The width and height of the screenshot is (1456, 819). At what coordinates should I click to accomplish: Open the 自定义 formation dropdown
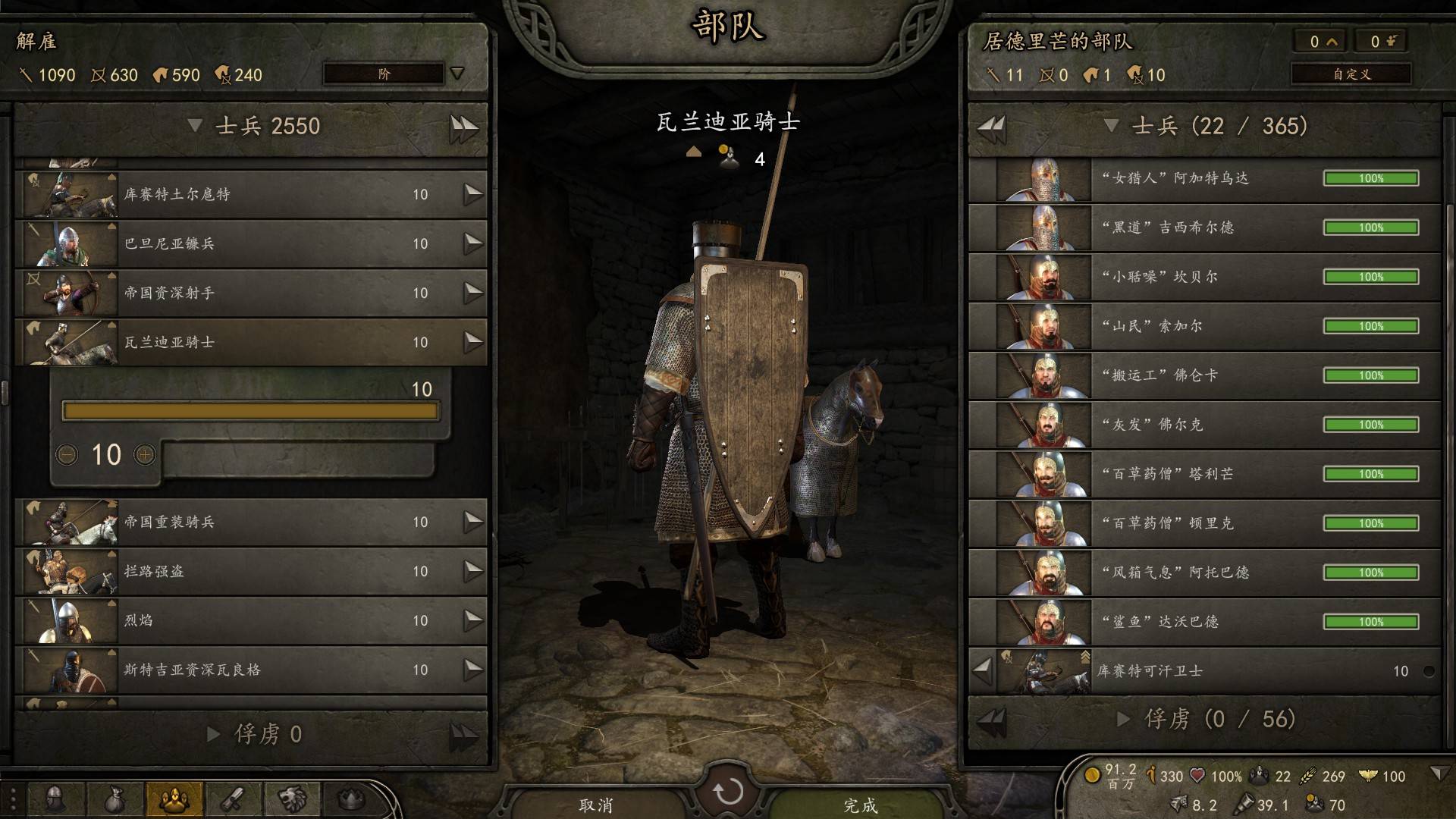click(x=1351, y=74)
